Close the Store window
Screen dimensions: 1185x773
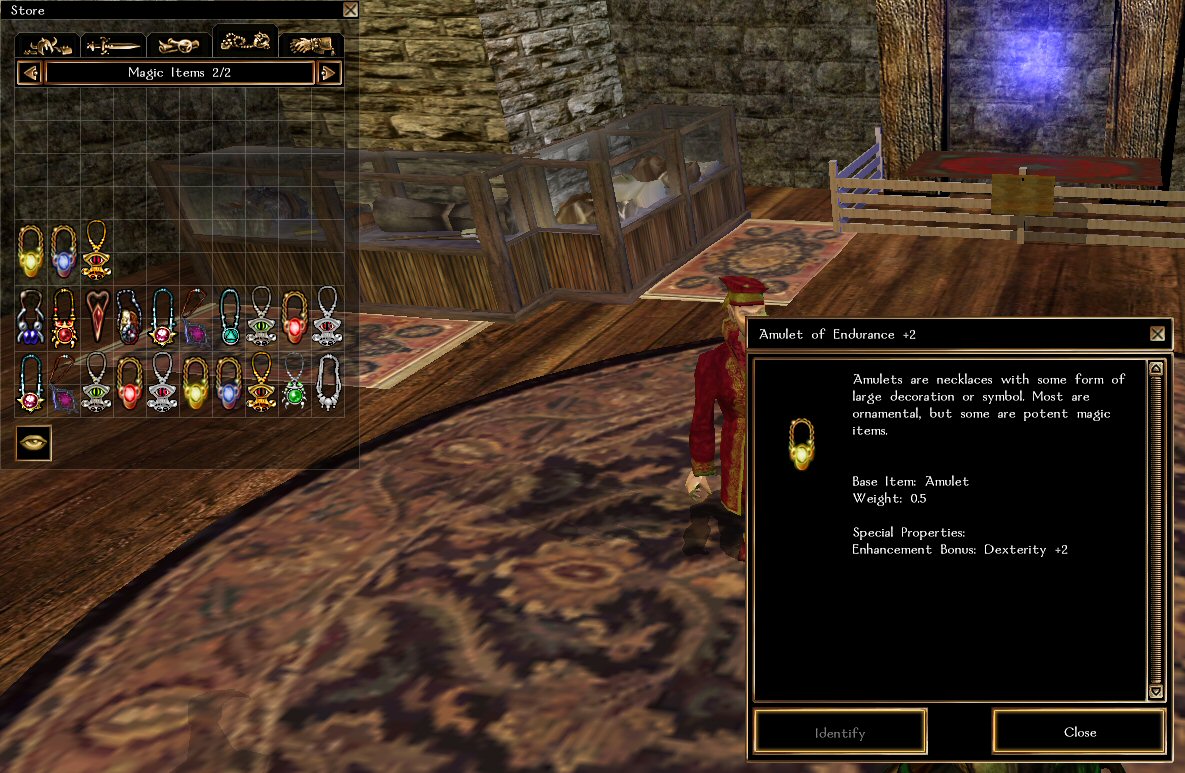pos(350,10)
